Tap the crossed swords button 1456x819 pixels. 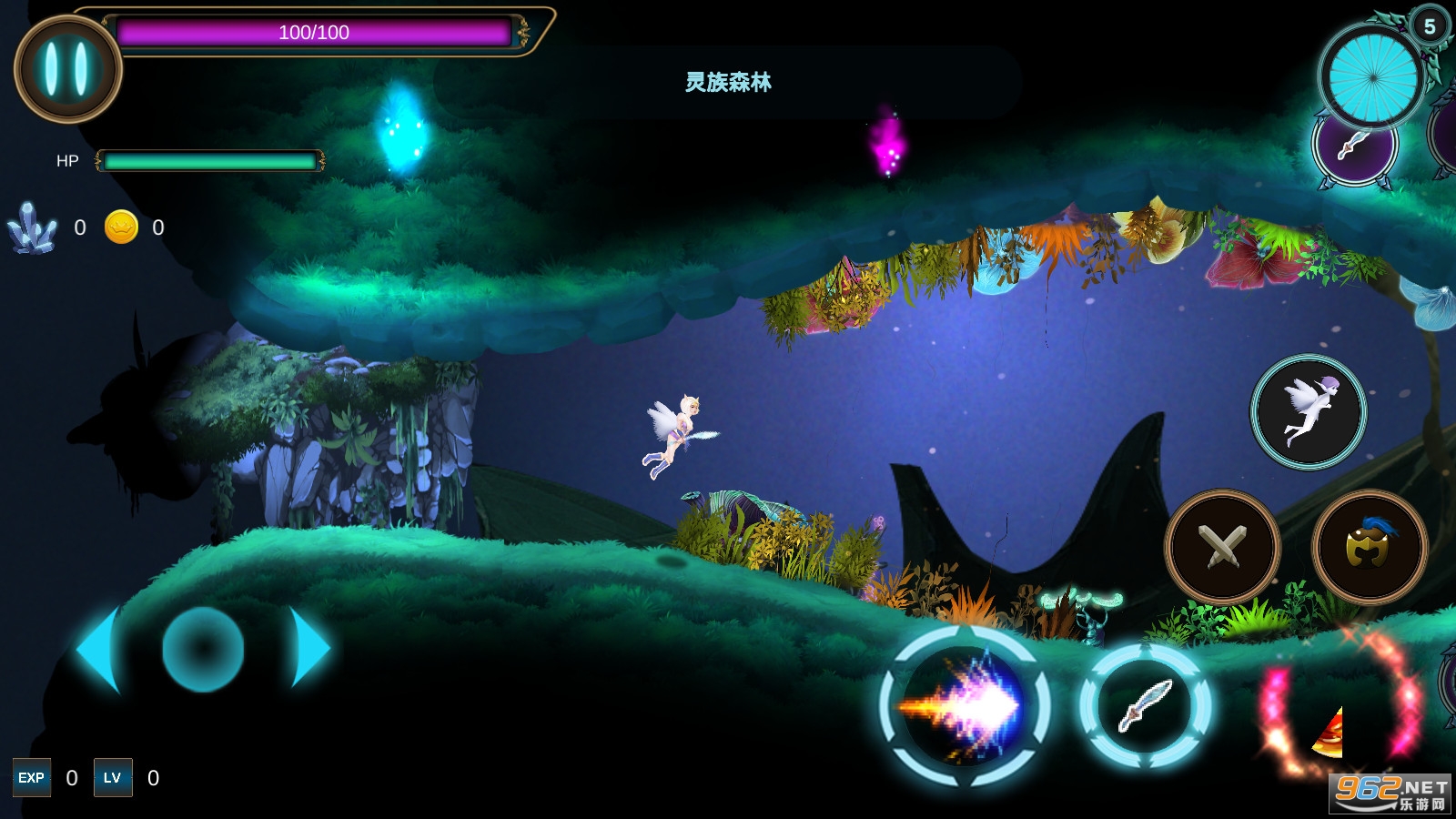(x=1222, y=547)
